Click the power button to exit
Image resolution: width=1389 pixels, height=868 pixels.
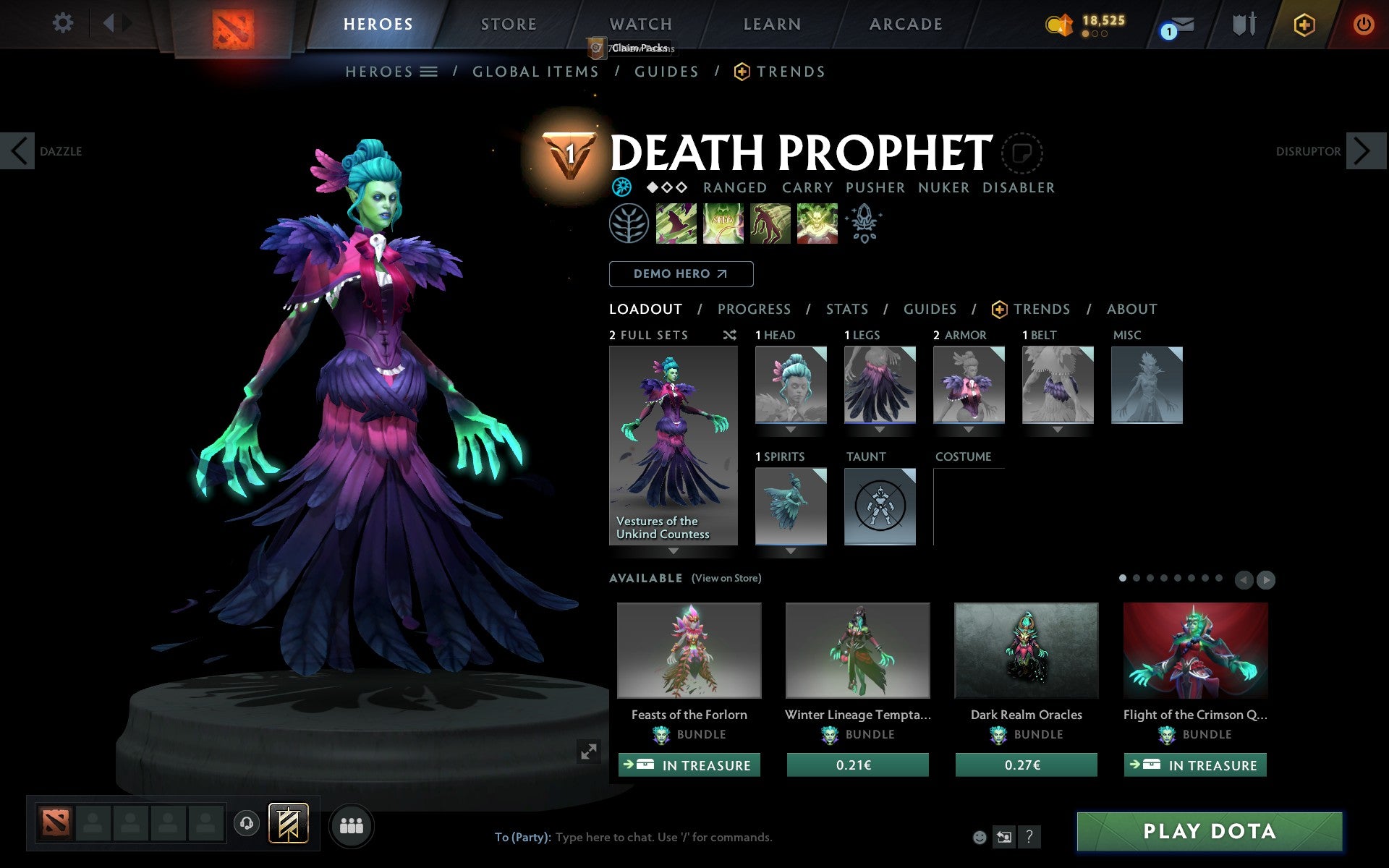coord(1363,23)
